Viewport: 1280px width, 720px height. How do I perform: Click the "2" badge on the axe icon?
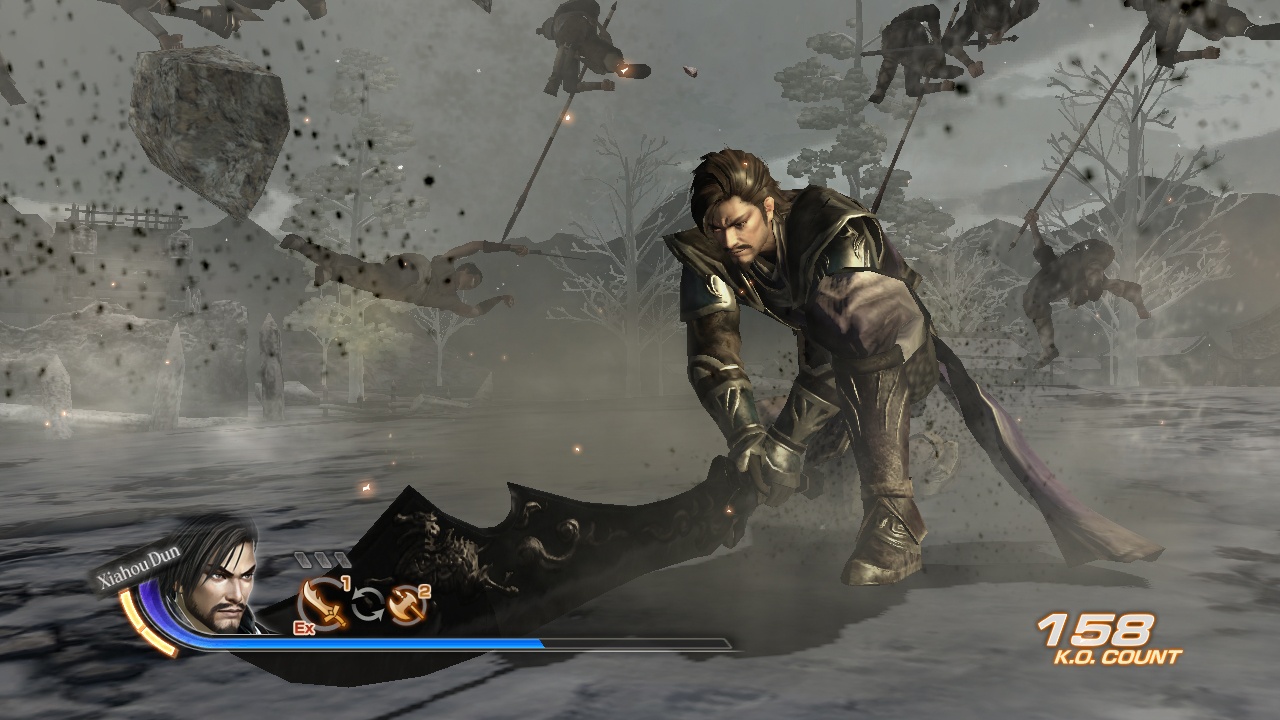point(424,590)
